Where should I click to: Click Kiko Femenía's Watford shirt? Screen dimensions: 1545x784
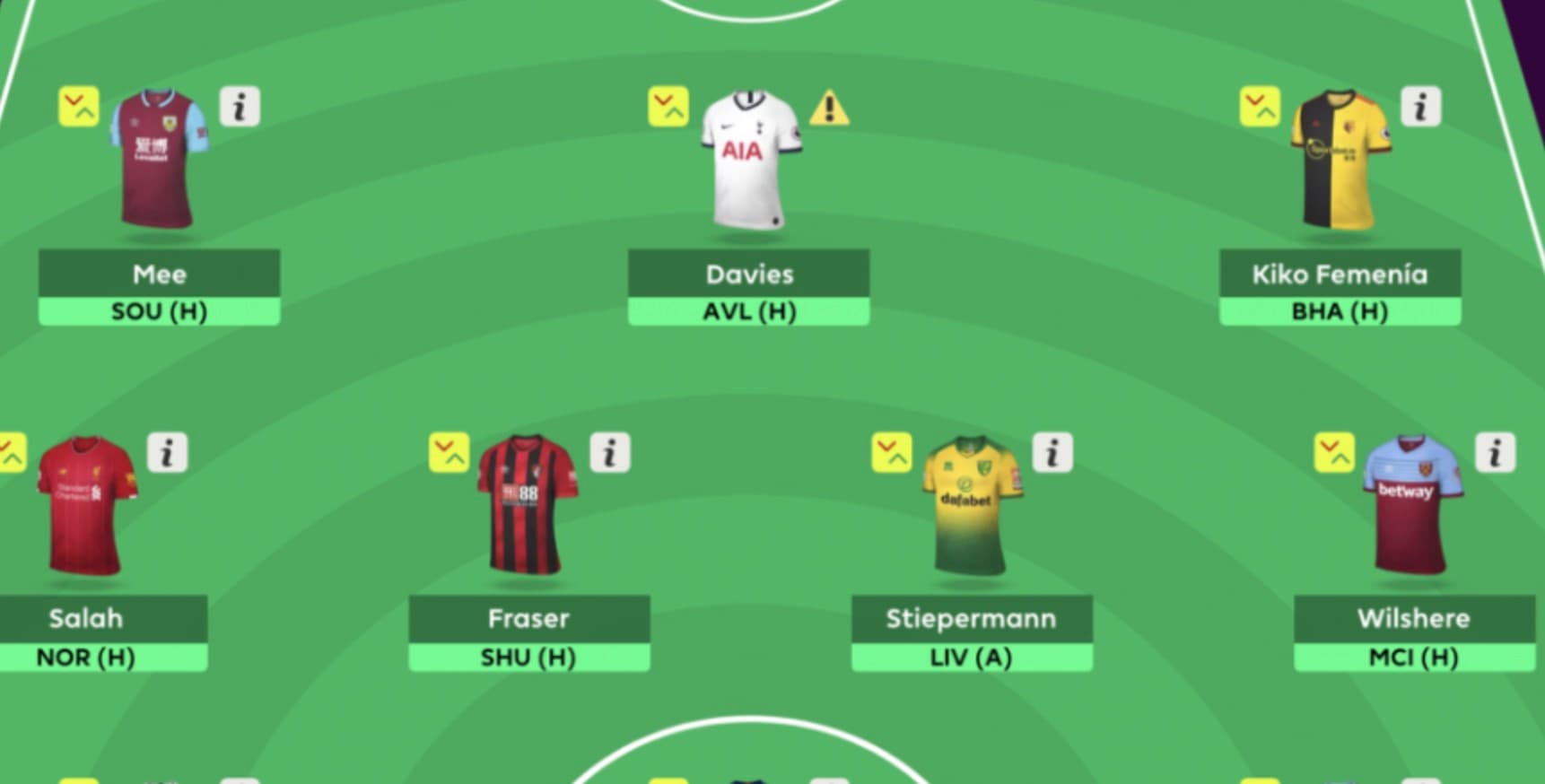point(1340,161)
